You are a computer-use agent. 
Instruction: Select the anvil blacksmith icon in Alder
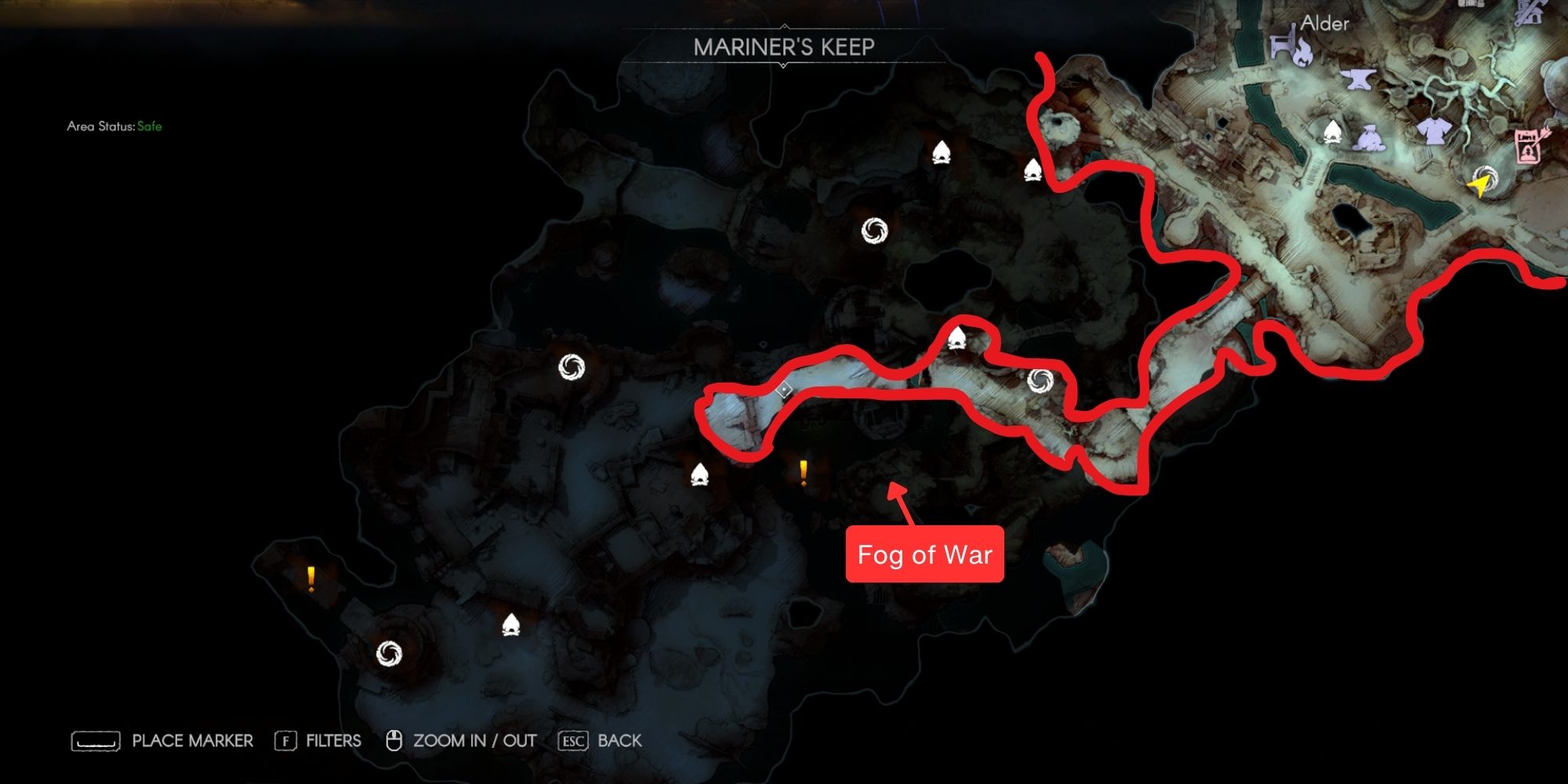coord(1358,80)
